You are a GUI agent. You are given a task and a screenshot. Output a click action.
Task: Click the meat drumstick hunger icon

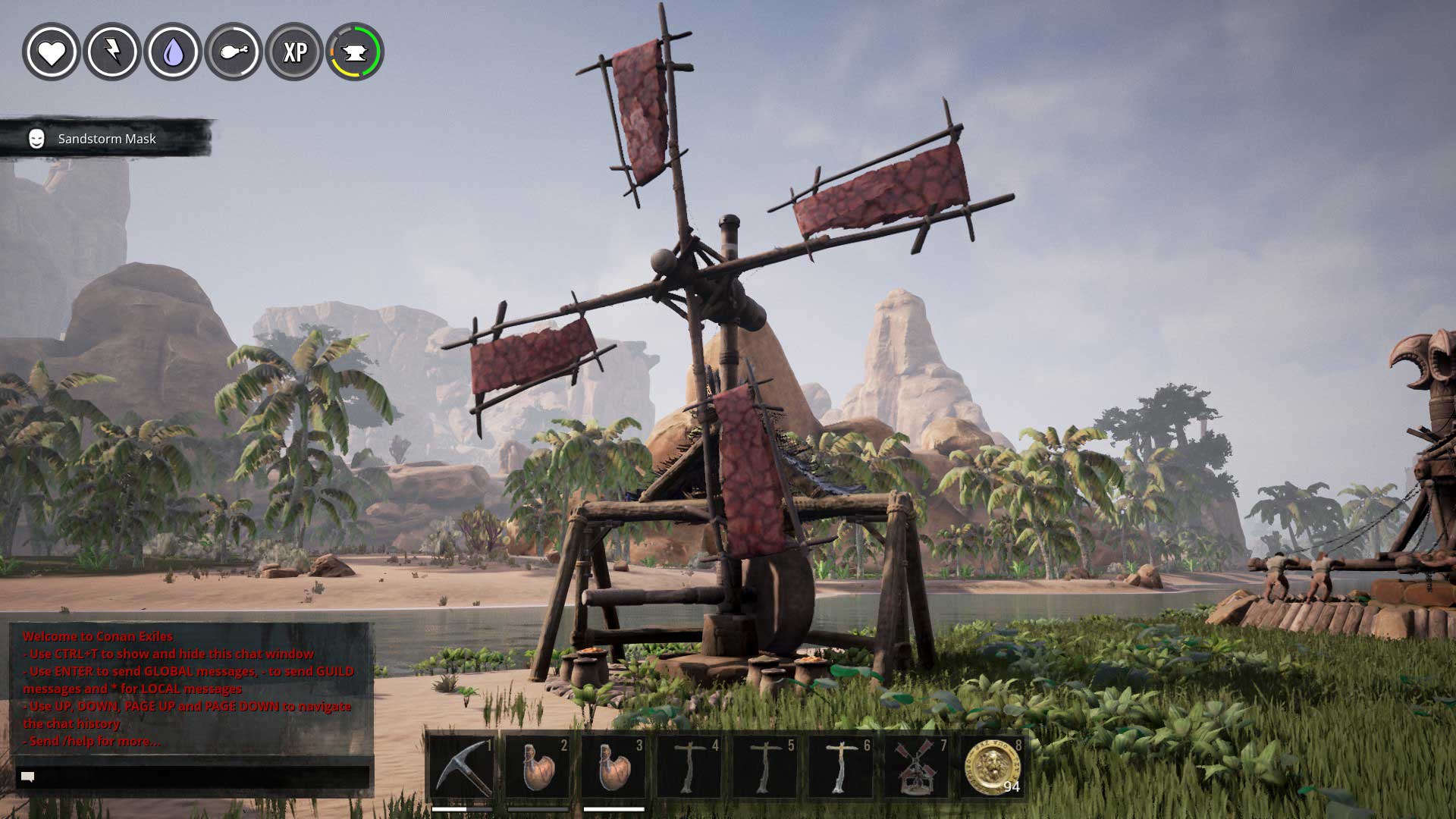point(234,52)
